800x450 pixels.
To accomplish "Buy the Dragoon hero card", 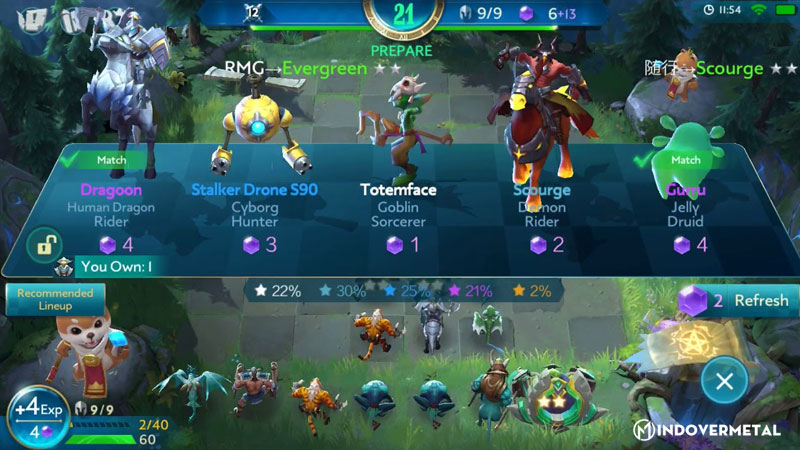I will click(112, 208).
